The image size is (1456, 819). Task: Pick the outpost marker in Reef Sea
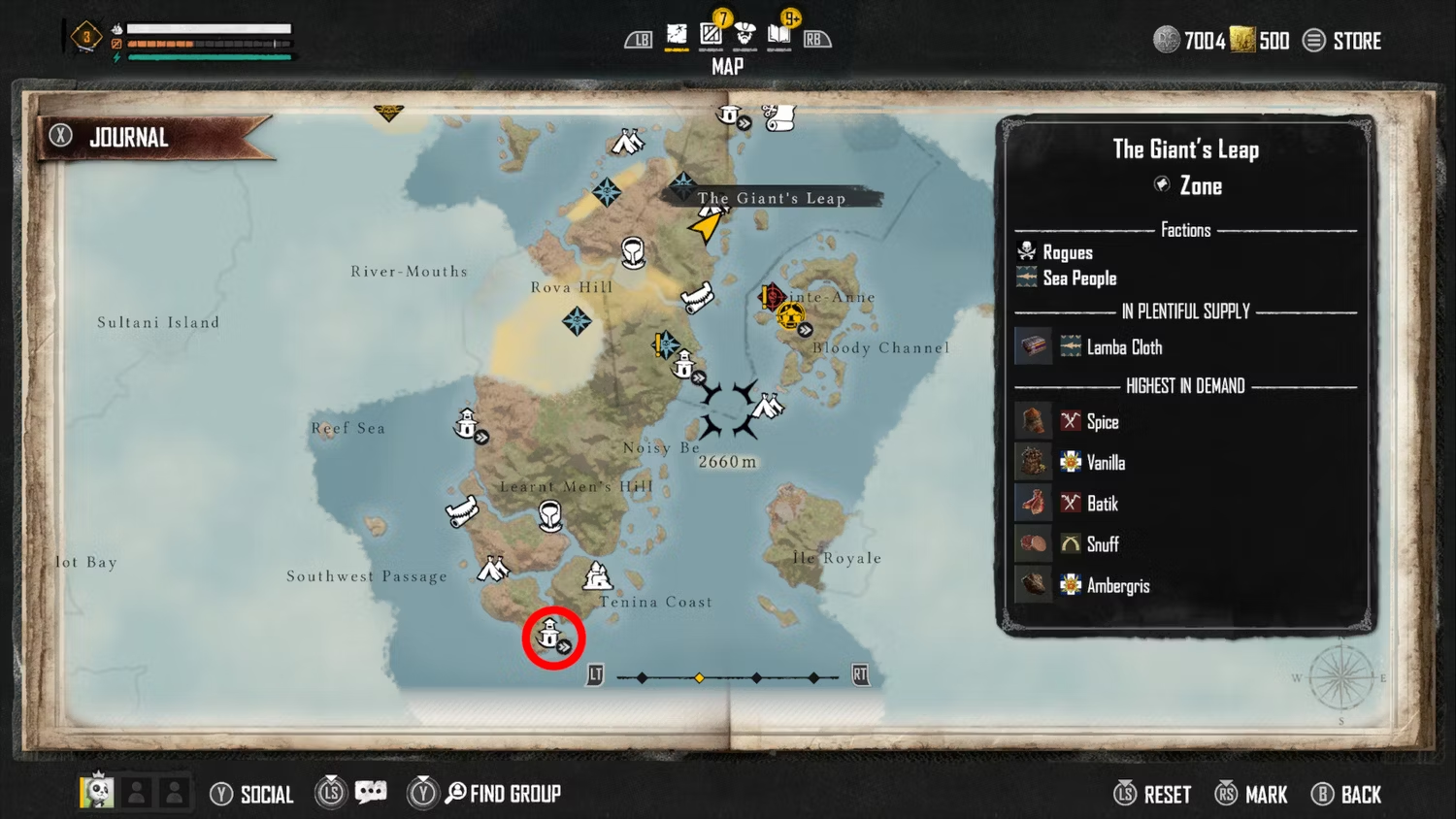(468, 425)
